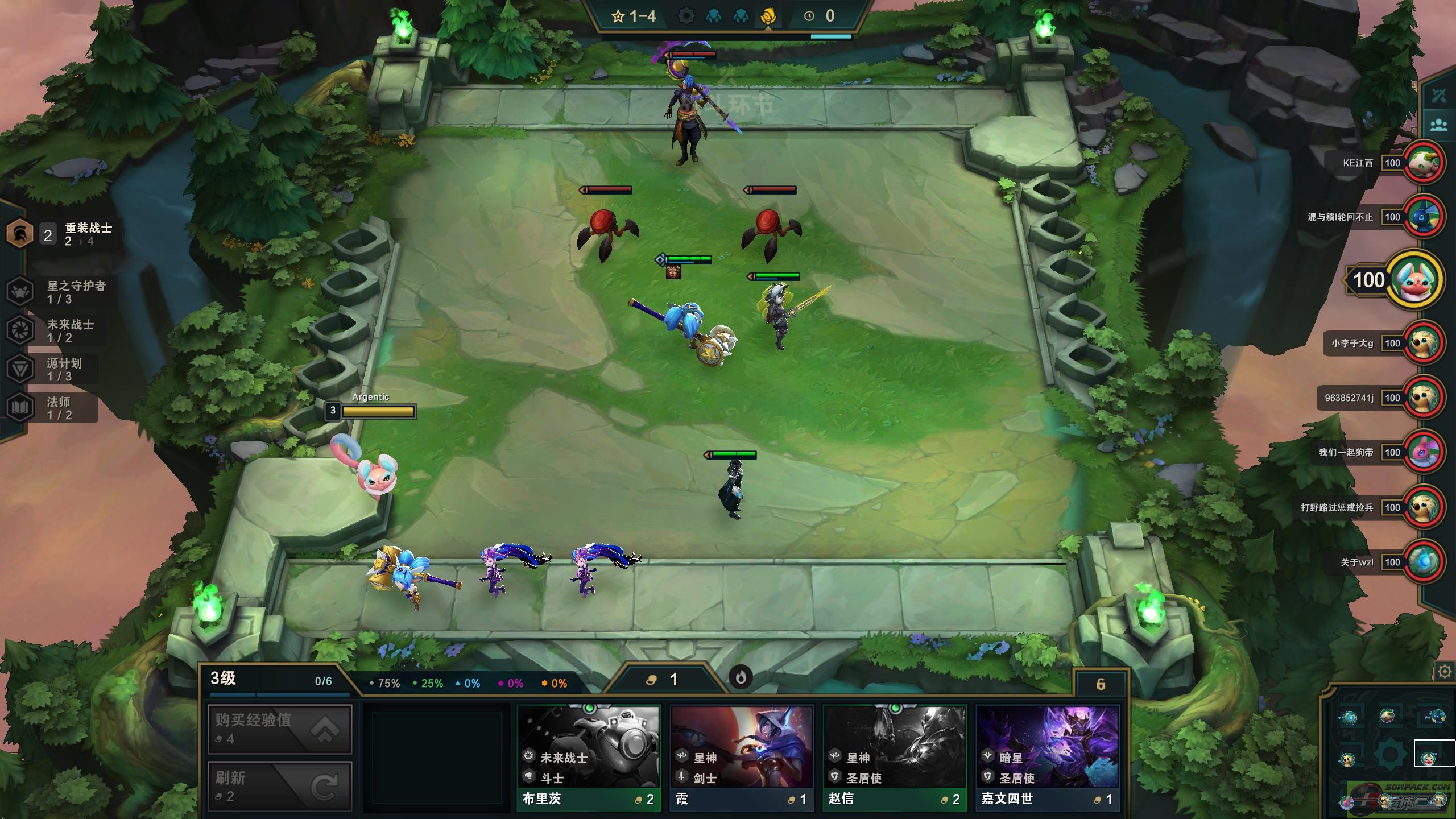1456x819 pixels.
Task: Purchase the 霞 champion card
Action: click(x=742, y=758)
